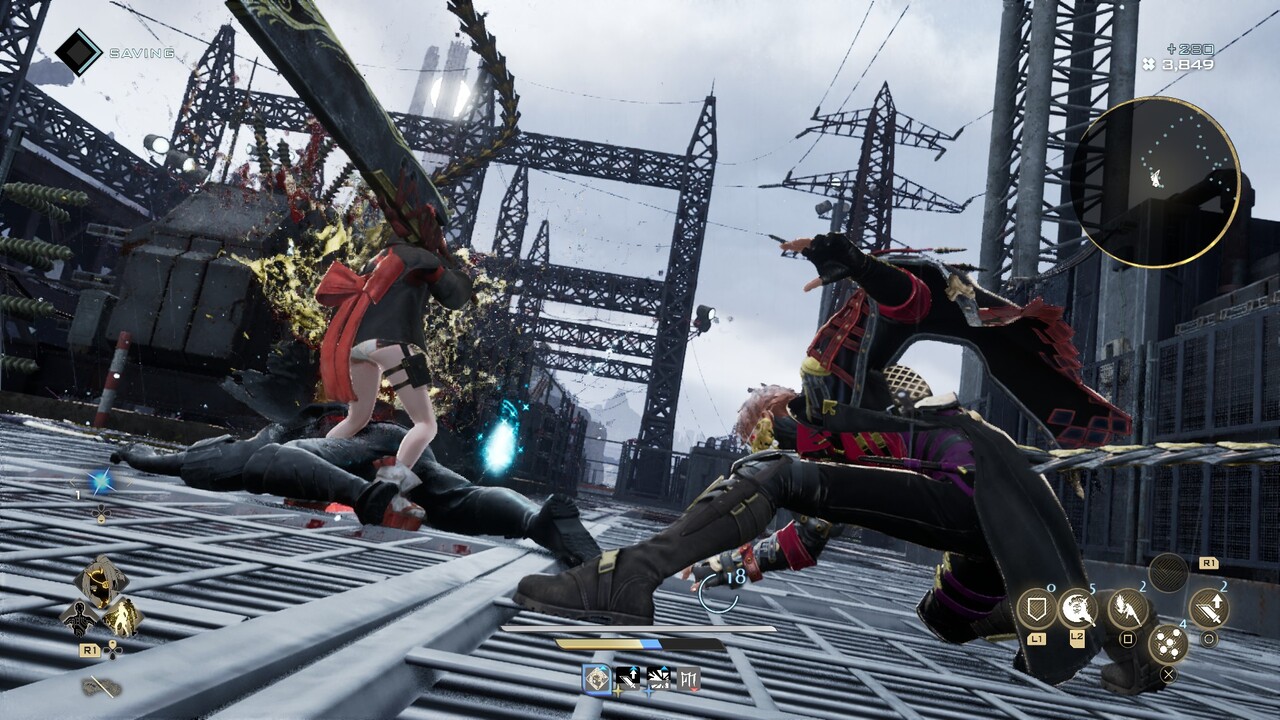Click the crossed-out weapon icon
The width and height of the screenshot is (1280, 720).
point(101,686)
